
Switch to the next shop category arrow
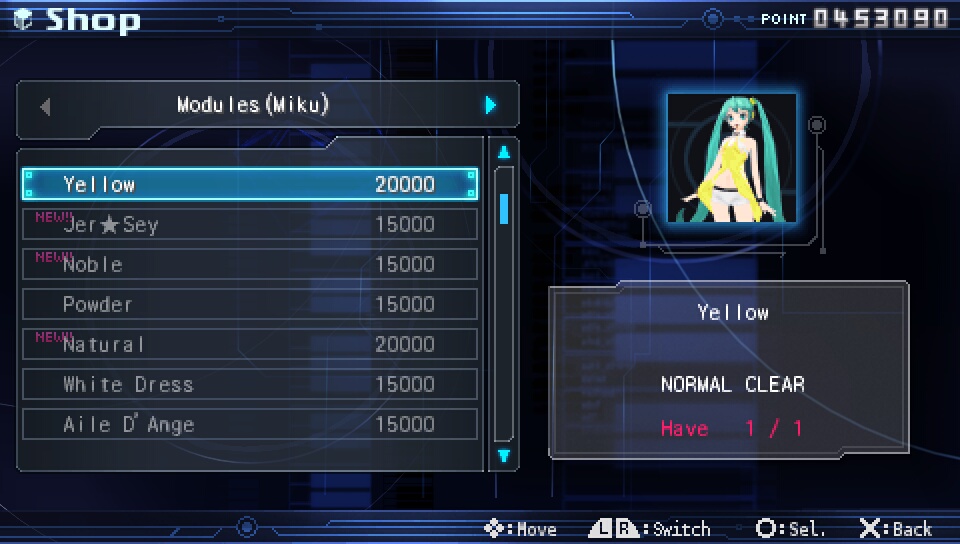490,105
